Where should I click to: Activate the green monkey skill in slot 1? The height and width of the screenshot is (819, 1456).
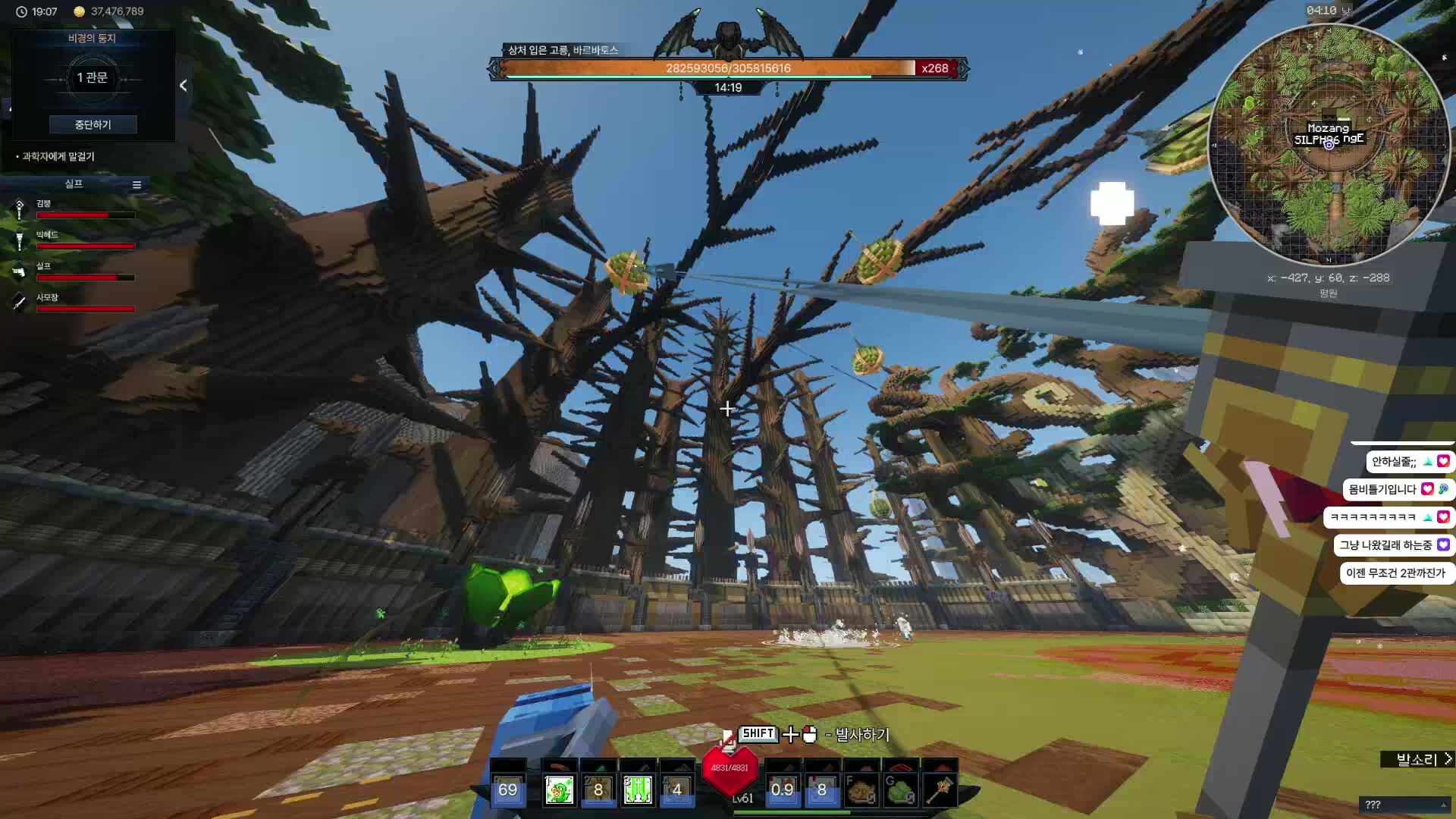[x=559, y=789]
